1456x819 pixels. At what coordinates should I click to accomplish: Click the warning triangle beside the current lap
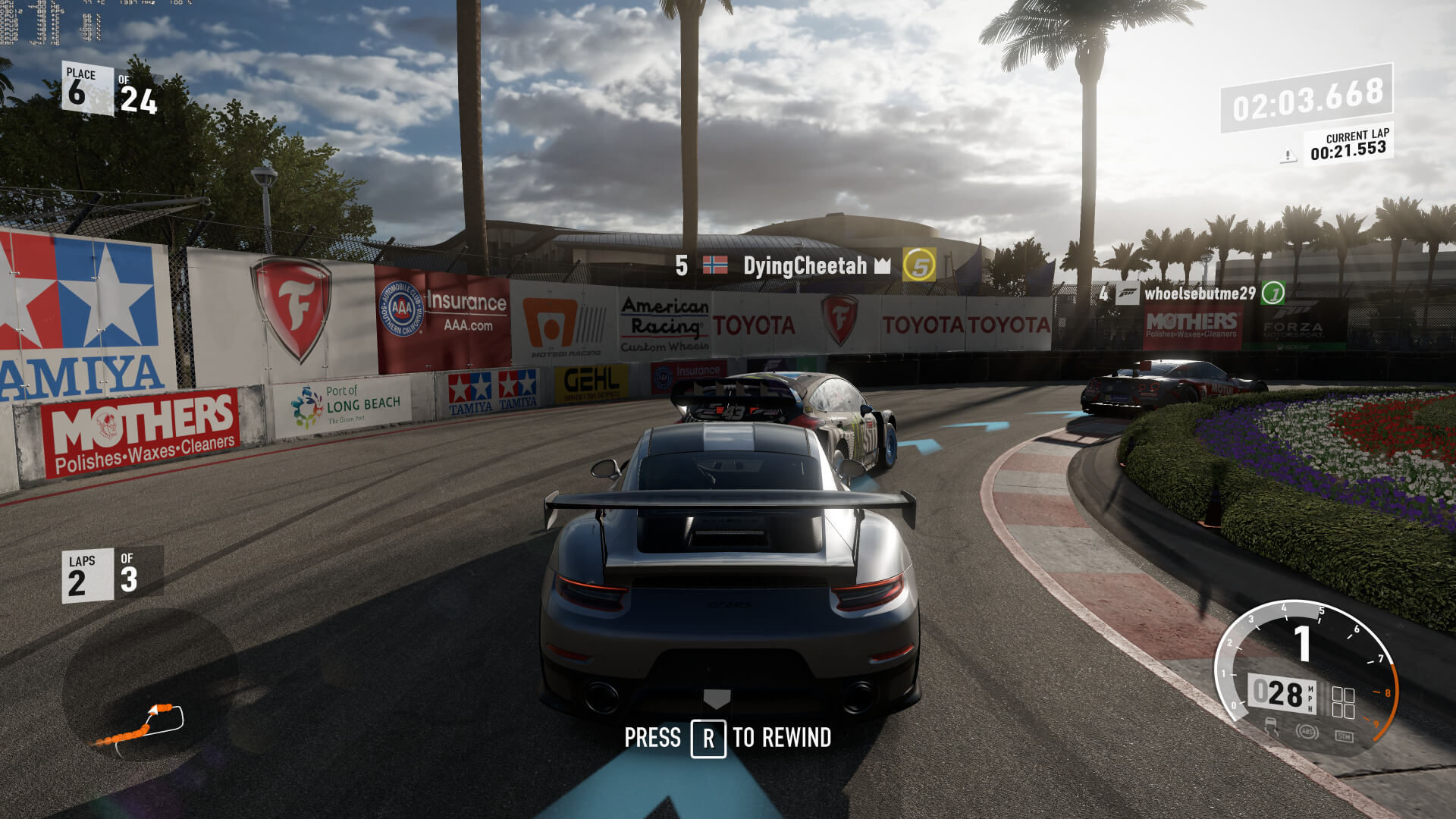click(1288, 156)
